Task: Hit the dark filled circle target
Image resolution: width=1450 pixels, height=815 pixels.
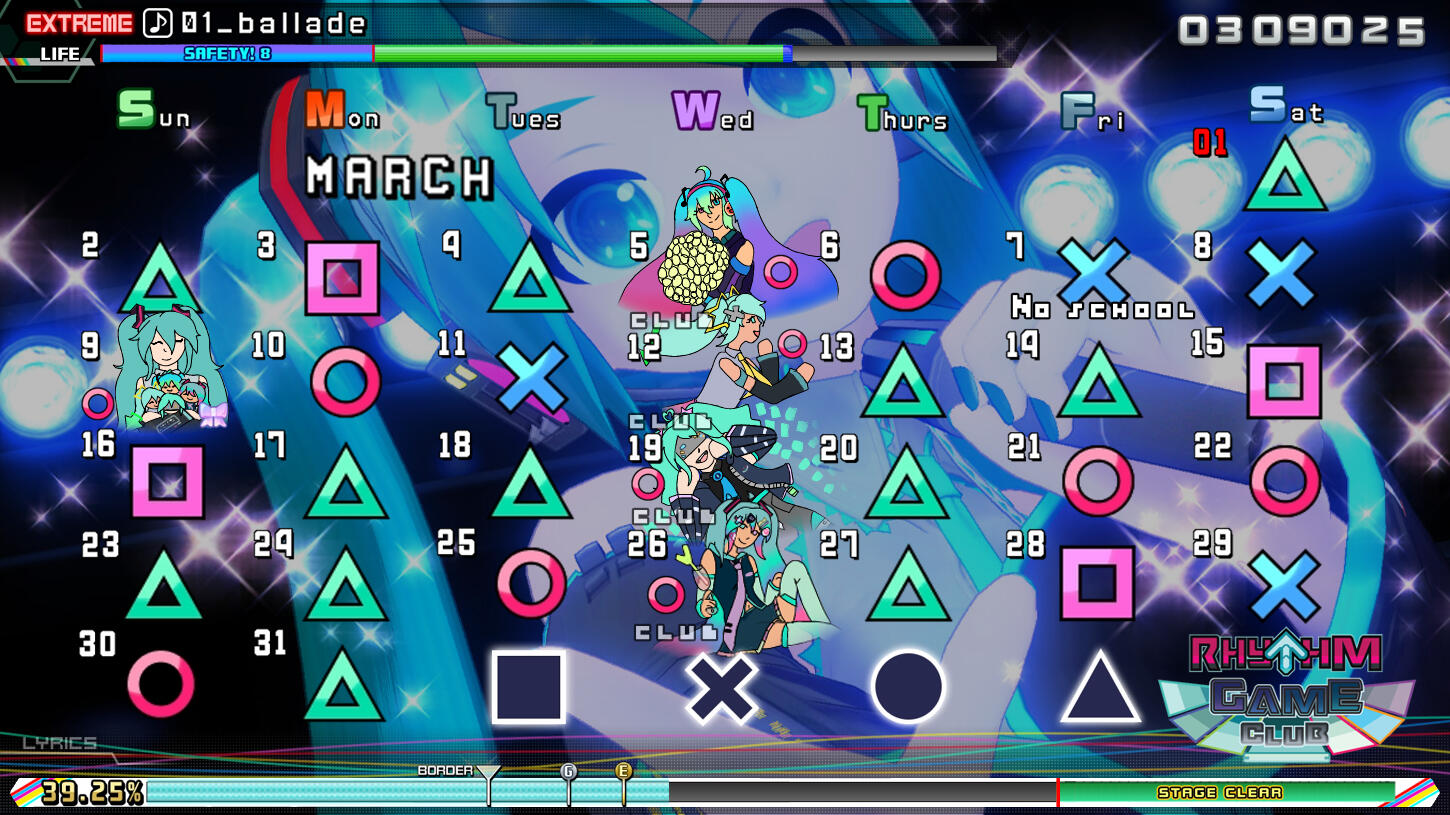Action: 907,687
